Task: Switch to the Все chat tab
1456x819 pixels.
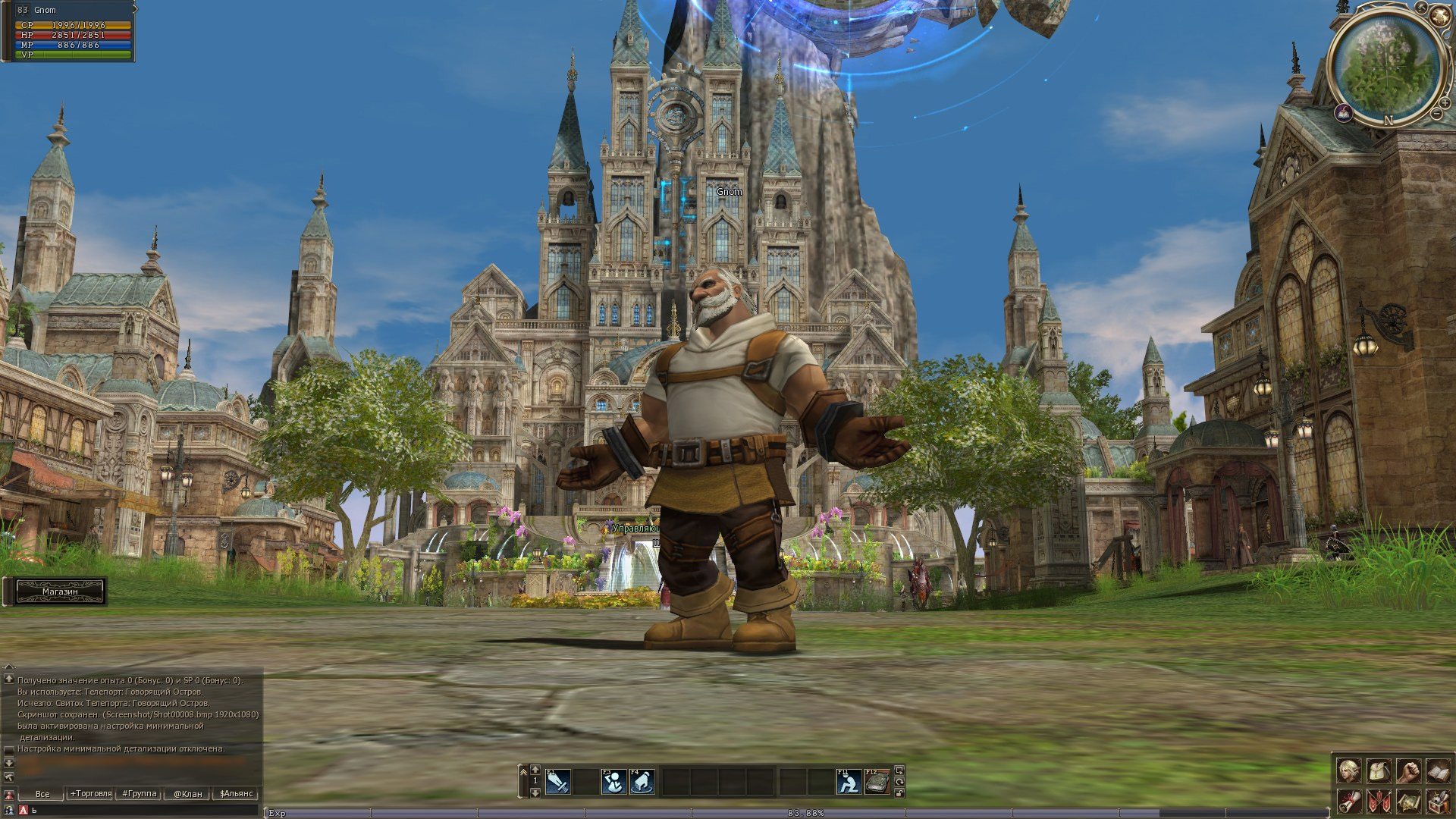Action: 42,794
